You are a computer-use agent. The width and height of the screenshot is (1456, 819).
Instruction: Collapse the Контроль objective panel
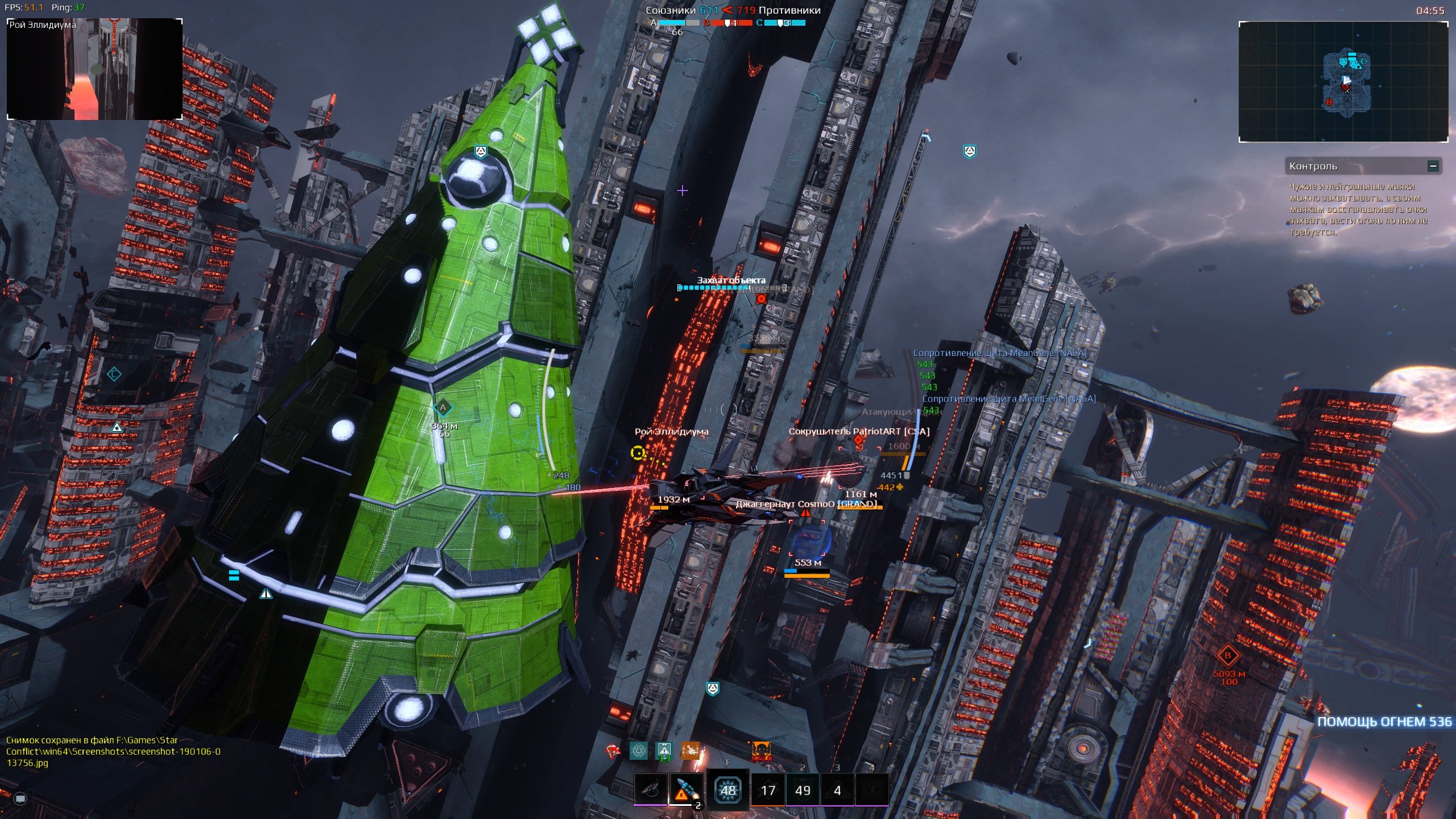1433,166
